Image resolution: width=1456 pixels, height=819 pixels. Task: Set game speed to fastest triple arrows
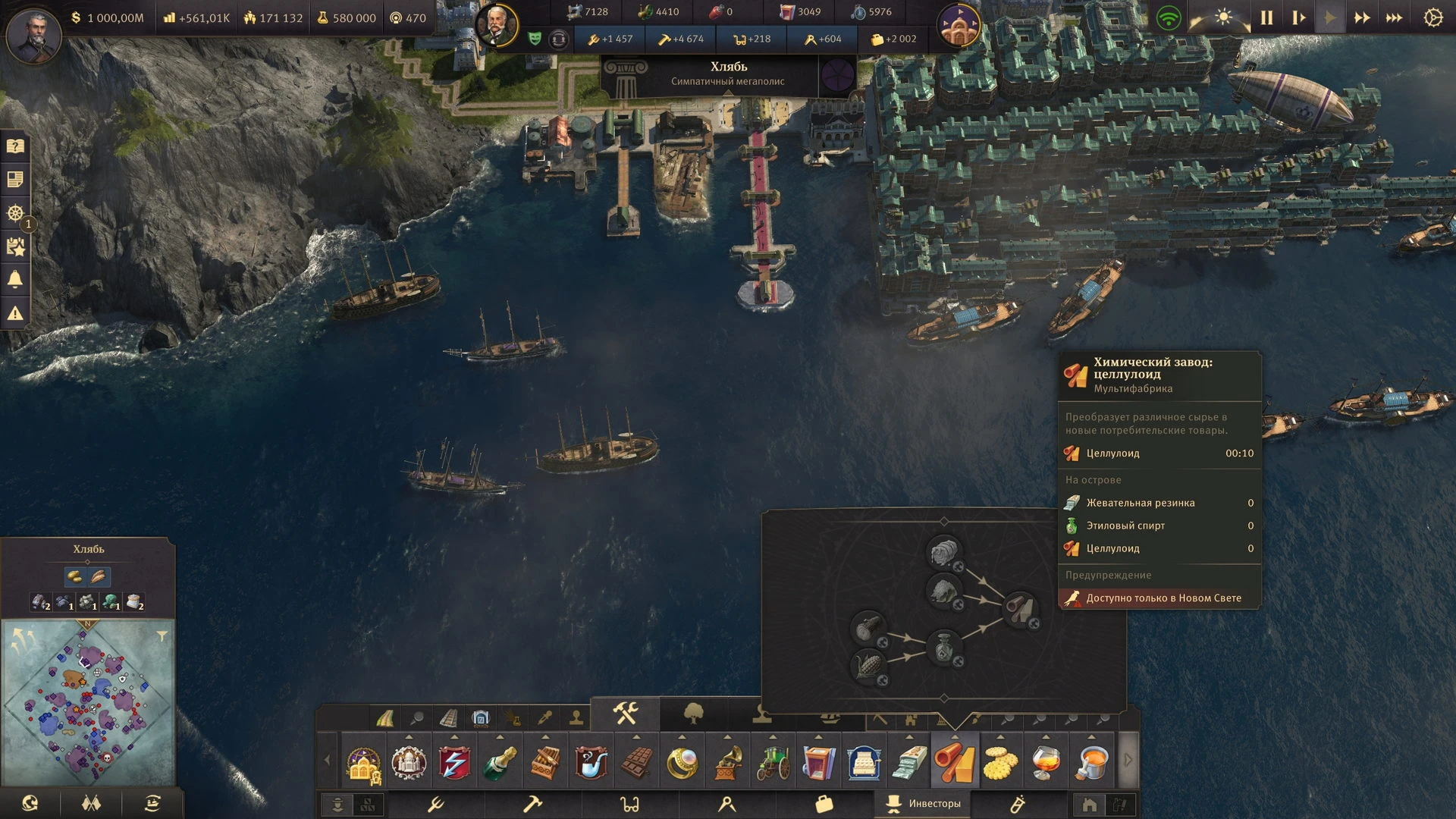(x=1394, y=17)
